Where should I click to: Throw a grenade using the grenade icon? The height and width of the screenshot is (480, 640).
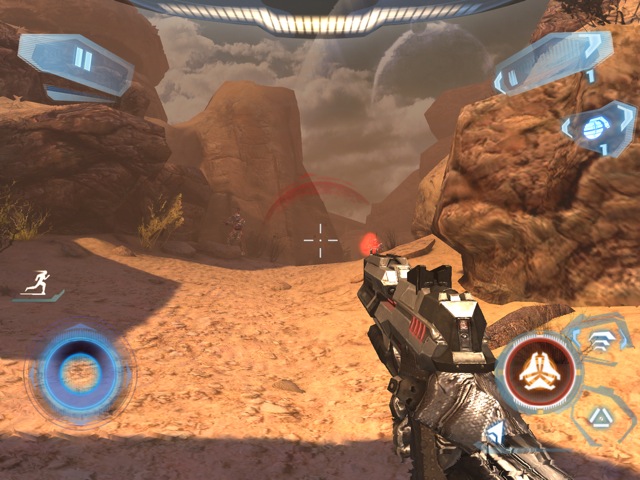596,128
